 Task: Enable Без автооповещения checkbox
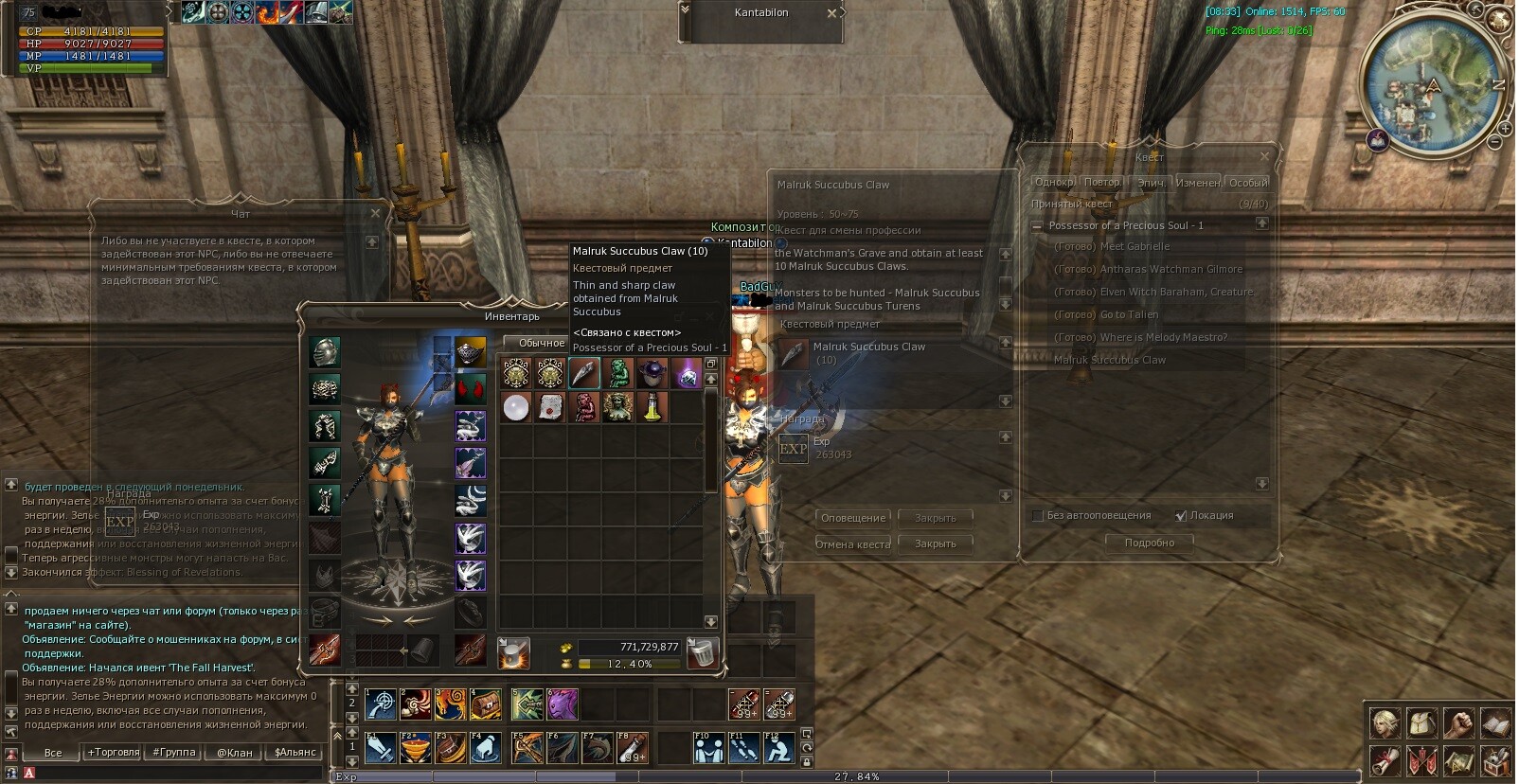1037,516
